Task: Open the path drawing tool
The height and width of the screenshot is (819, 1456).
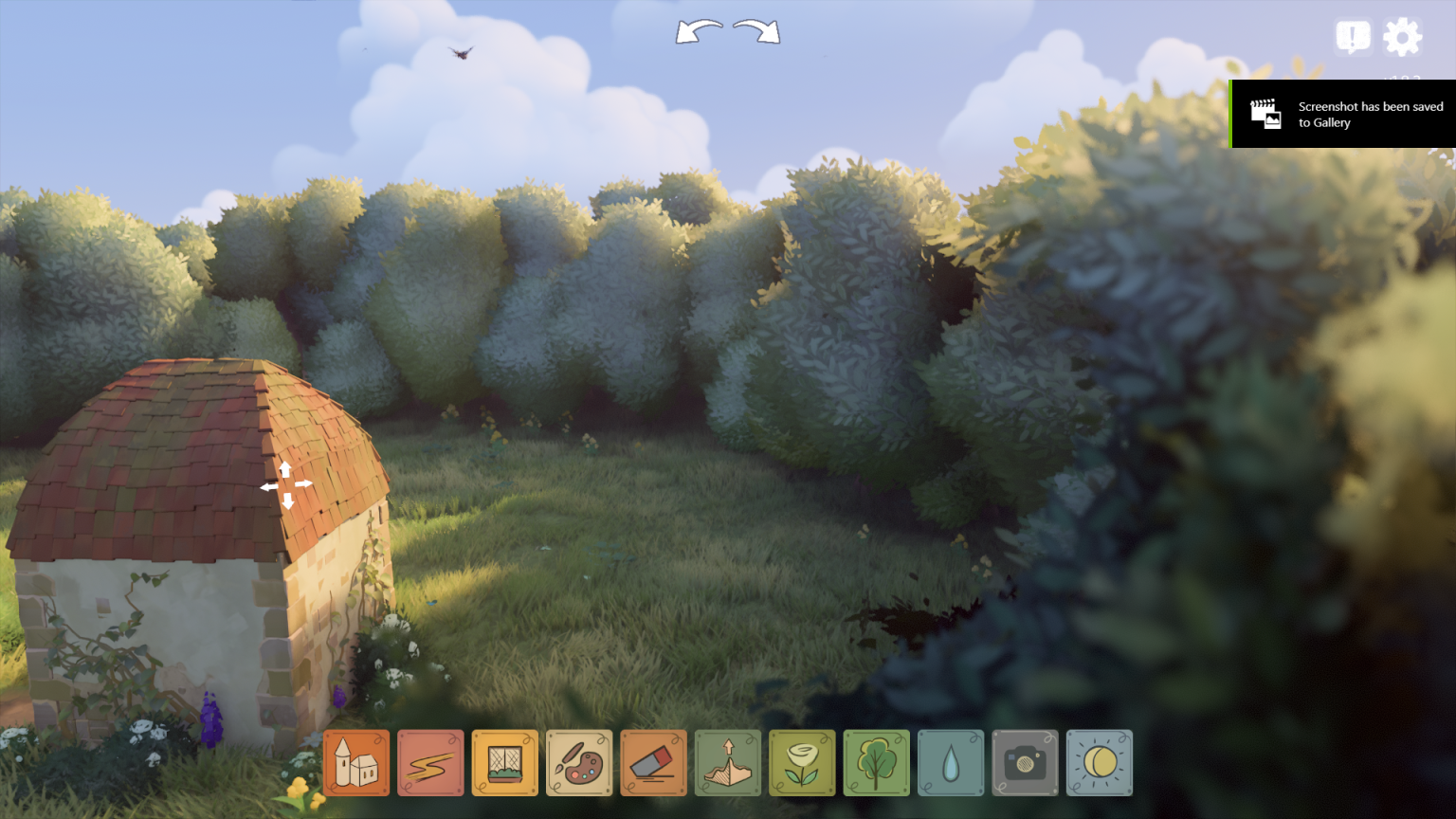Action: [x=430, y=763]
